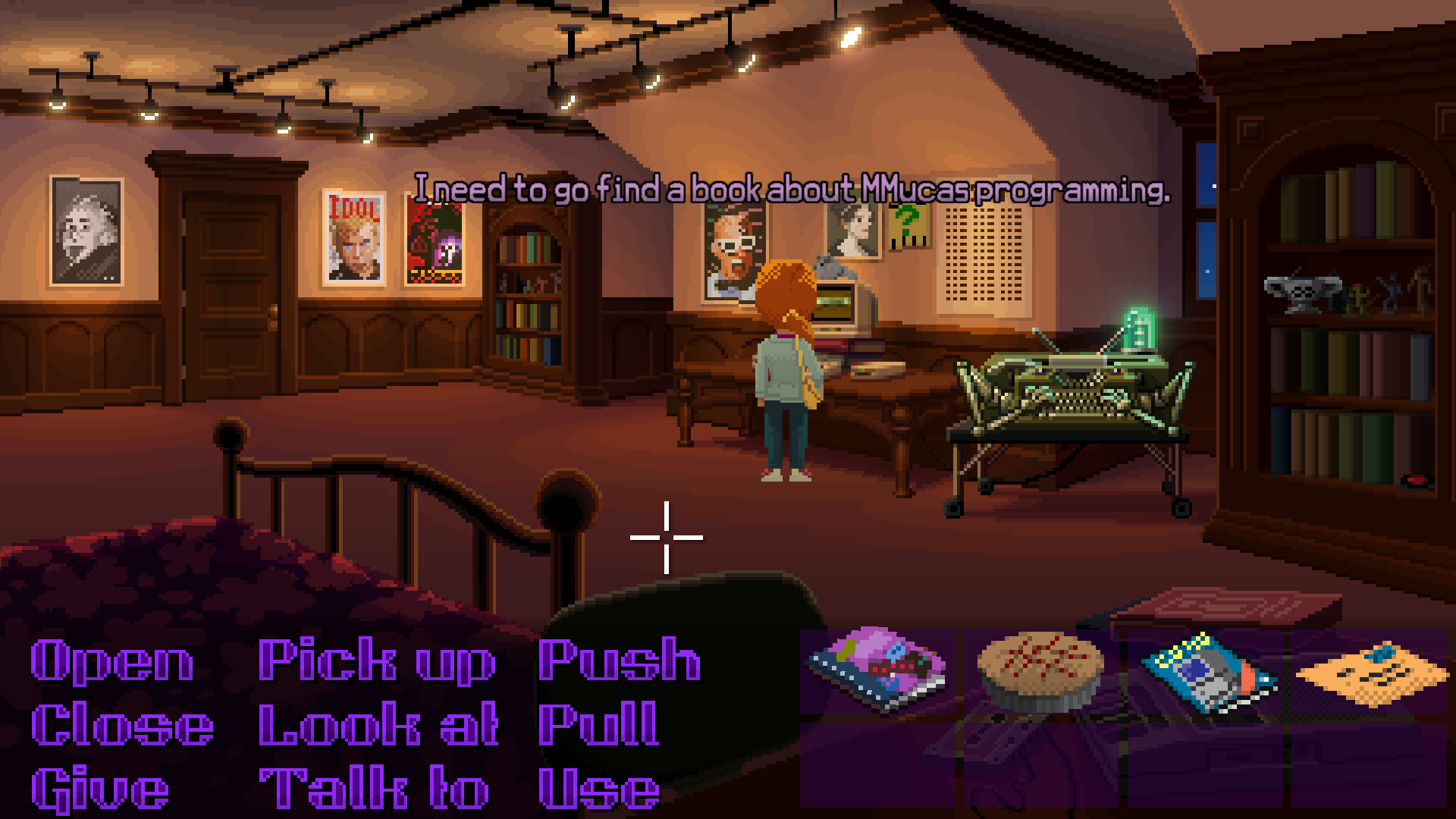Image resolution: width=1456 pixels, height=819 pixels.
Task: Click the green question mark poster
Action: 909,226
